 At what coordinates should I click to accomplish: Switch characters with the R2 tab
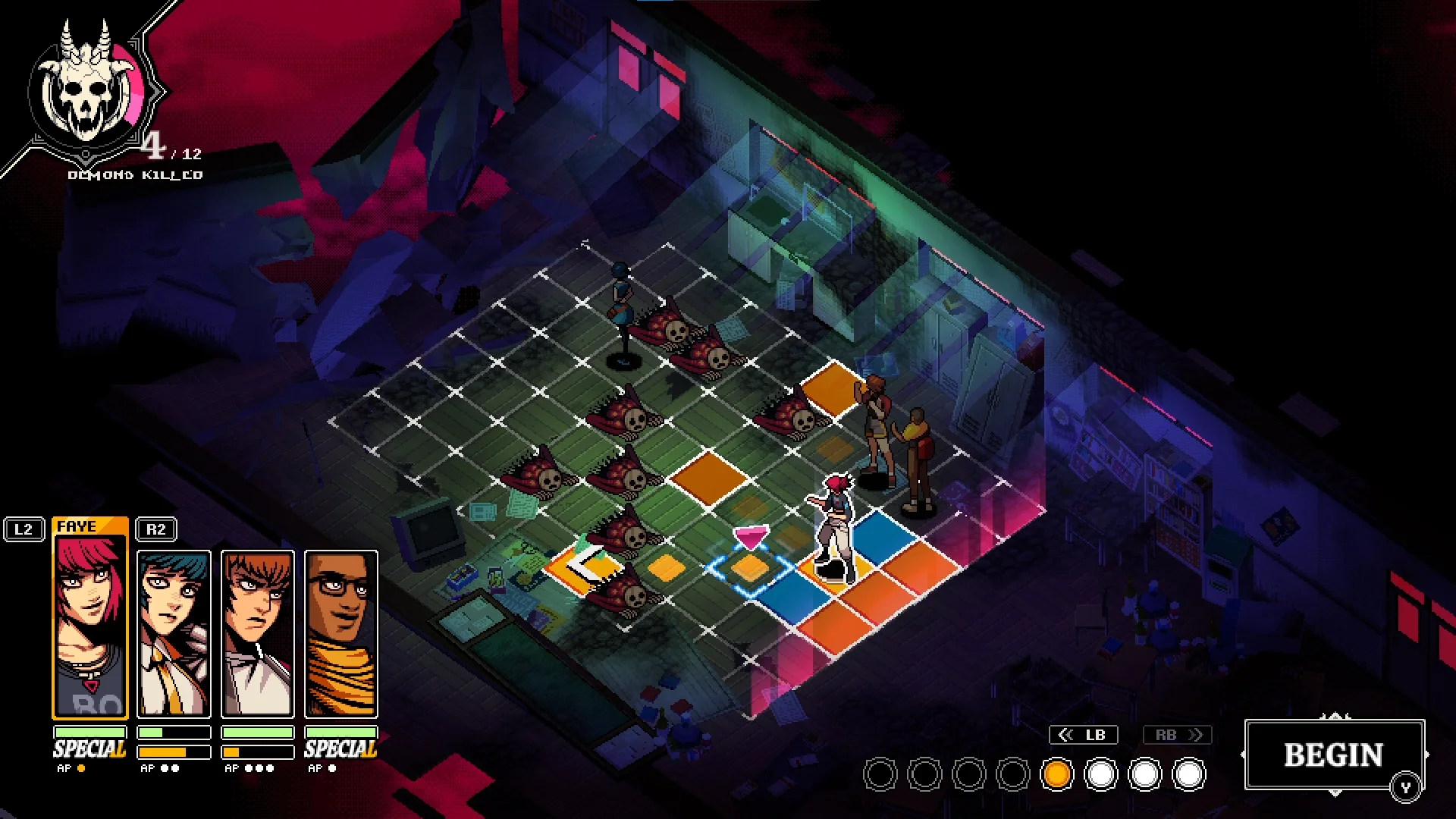coord(155,529)
